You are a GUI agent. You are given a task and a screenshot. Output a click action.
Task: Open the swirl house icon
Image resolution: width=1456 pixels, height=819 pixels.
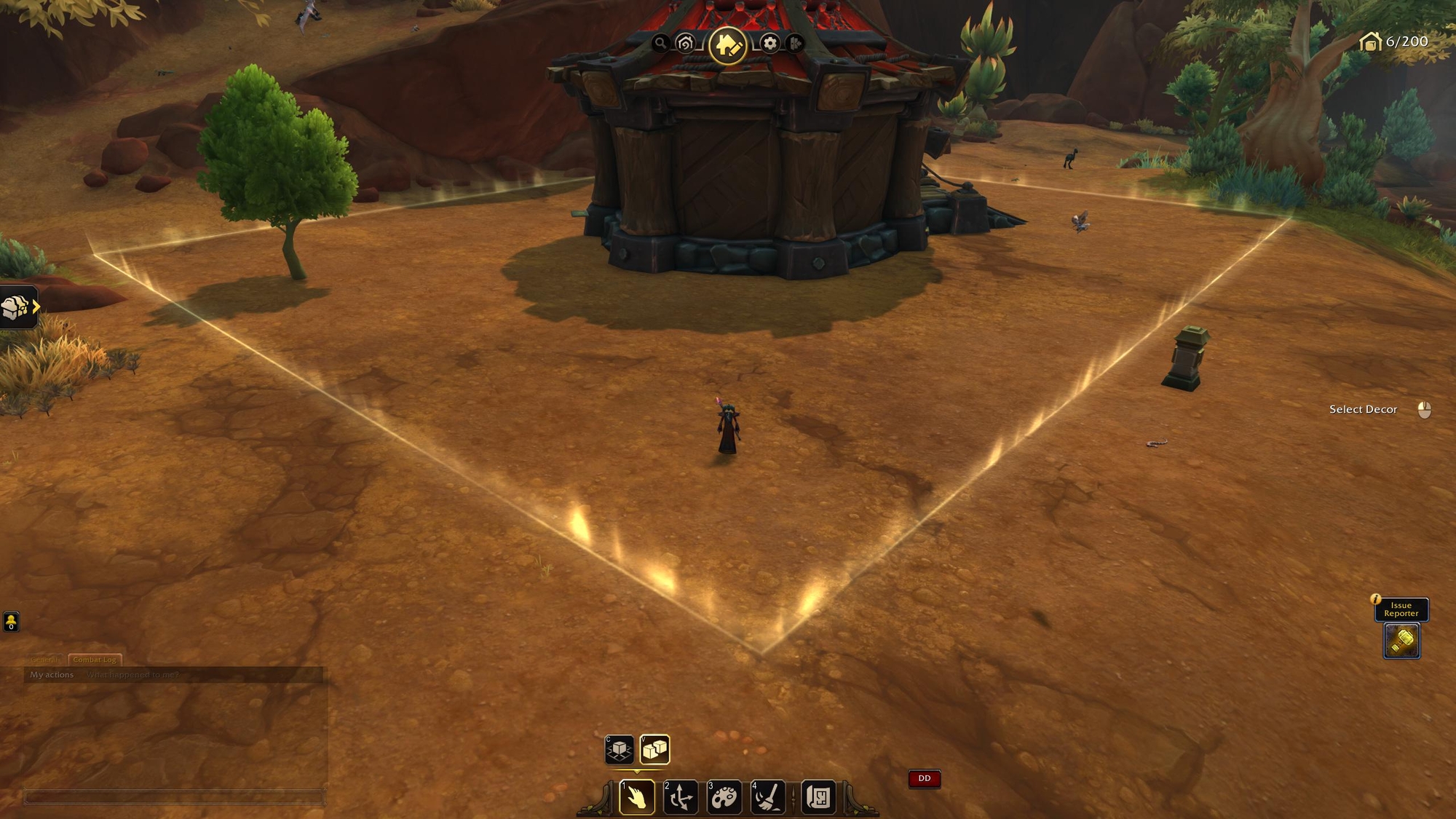point(685,44)
